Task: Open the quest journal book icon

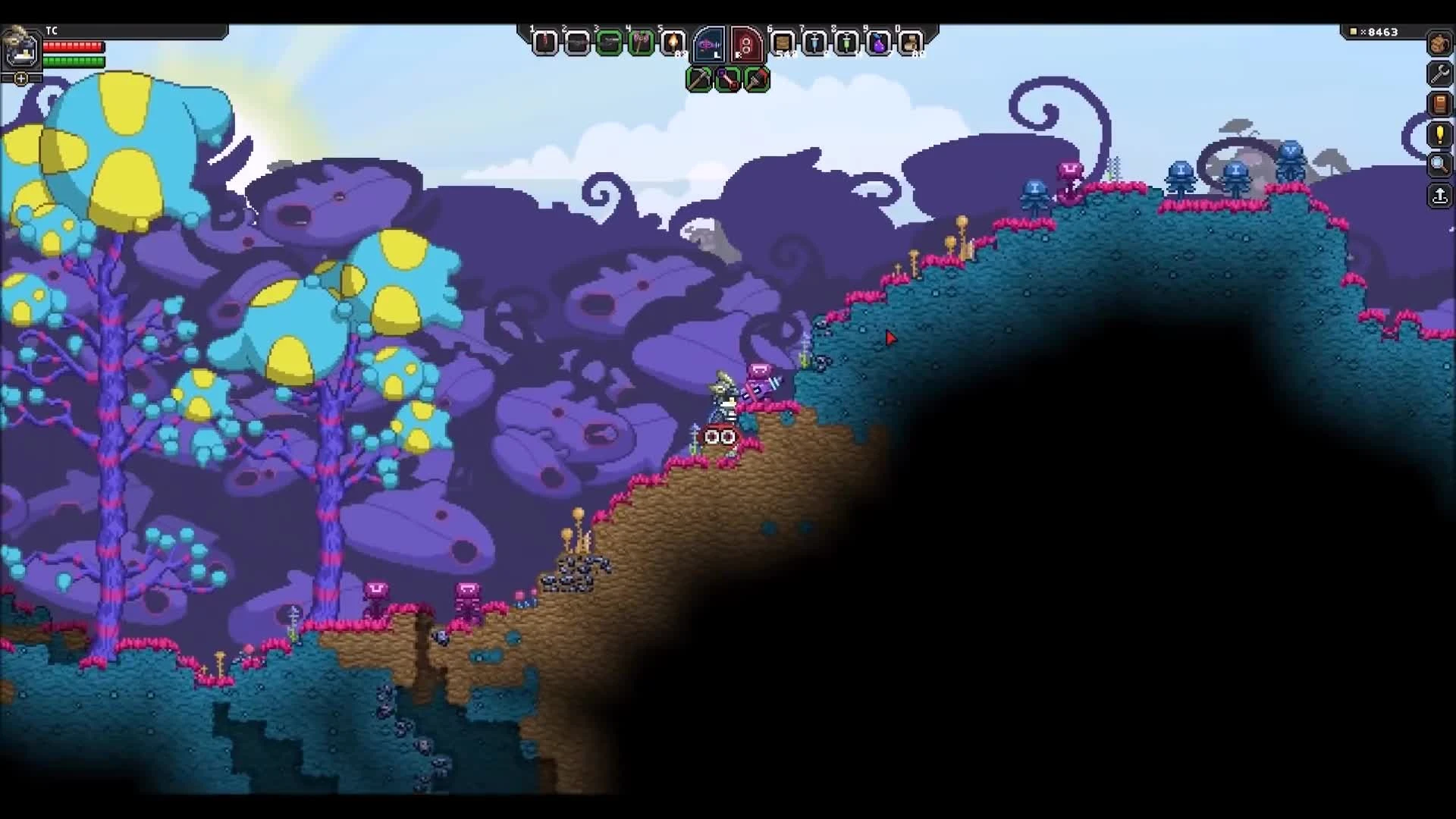Action: (x=1439, y=105)
